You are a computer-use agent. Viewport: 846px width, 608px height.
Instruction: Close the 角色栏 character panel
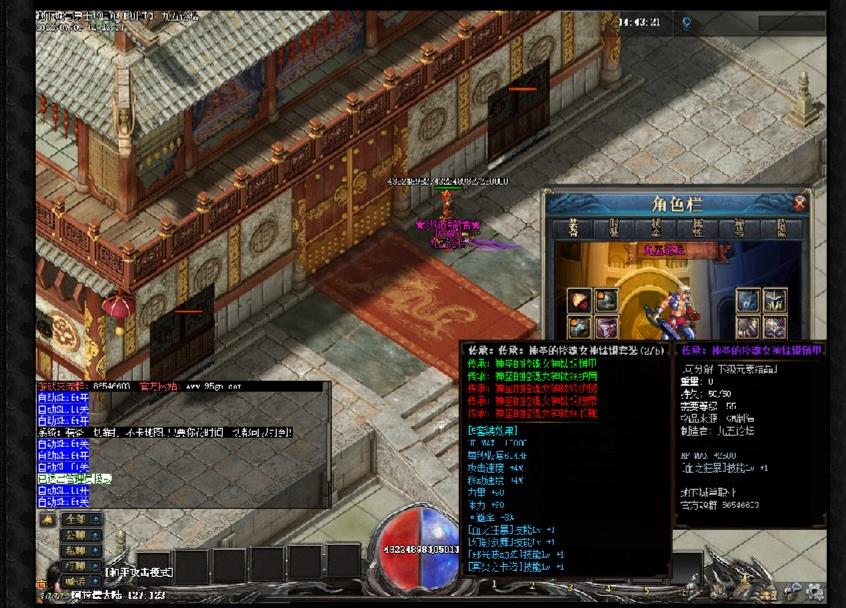click(799, 204)
